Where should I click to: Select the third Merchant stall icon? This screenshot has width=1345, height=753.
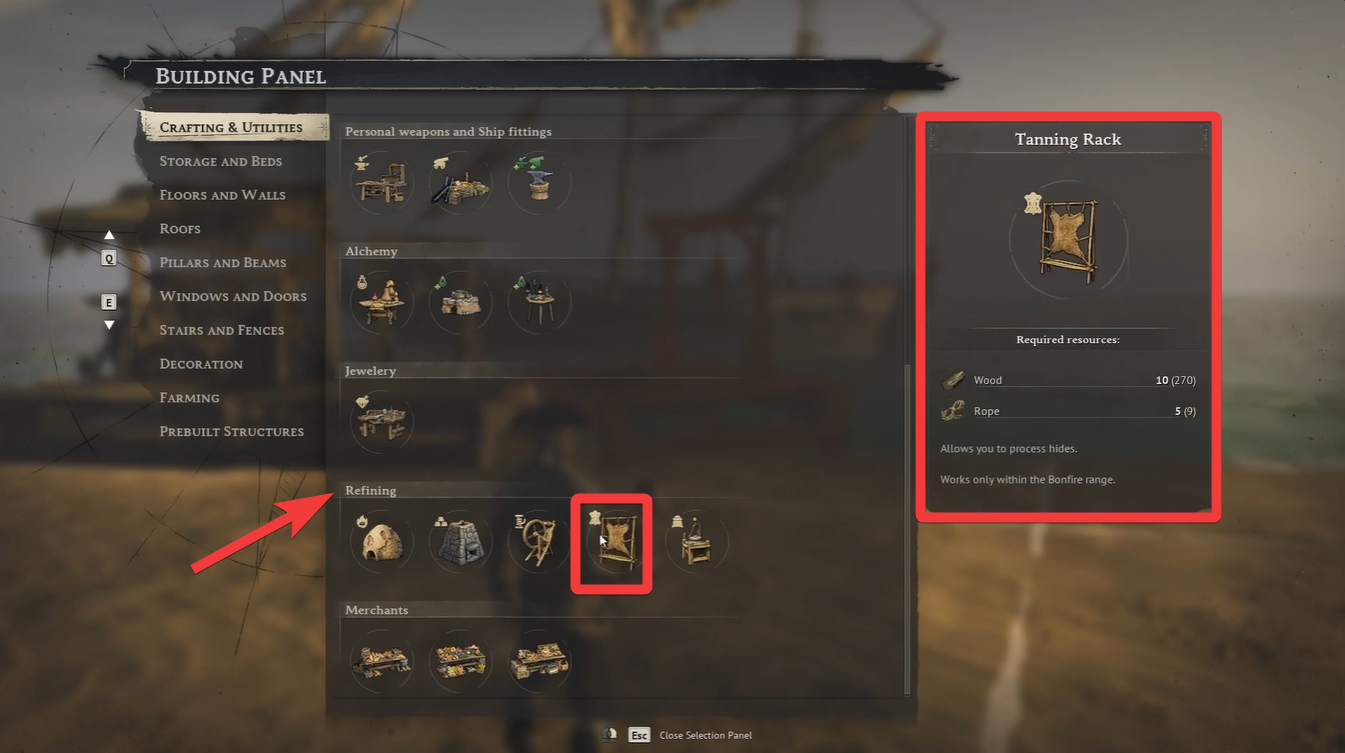539,660
